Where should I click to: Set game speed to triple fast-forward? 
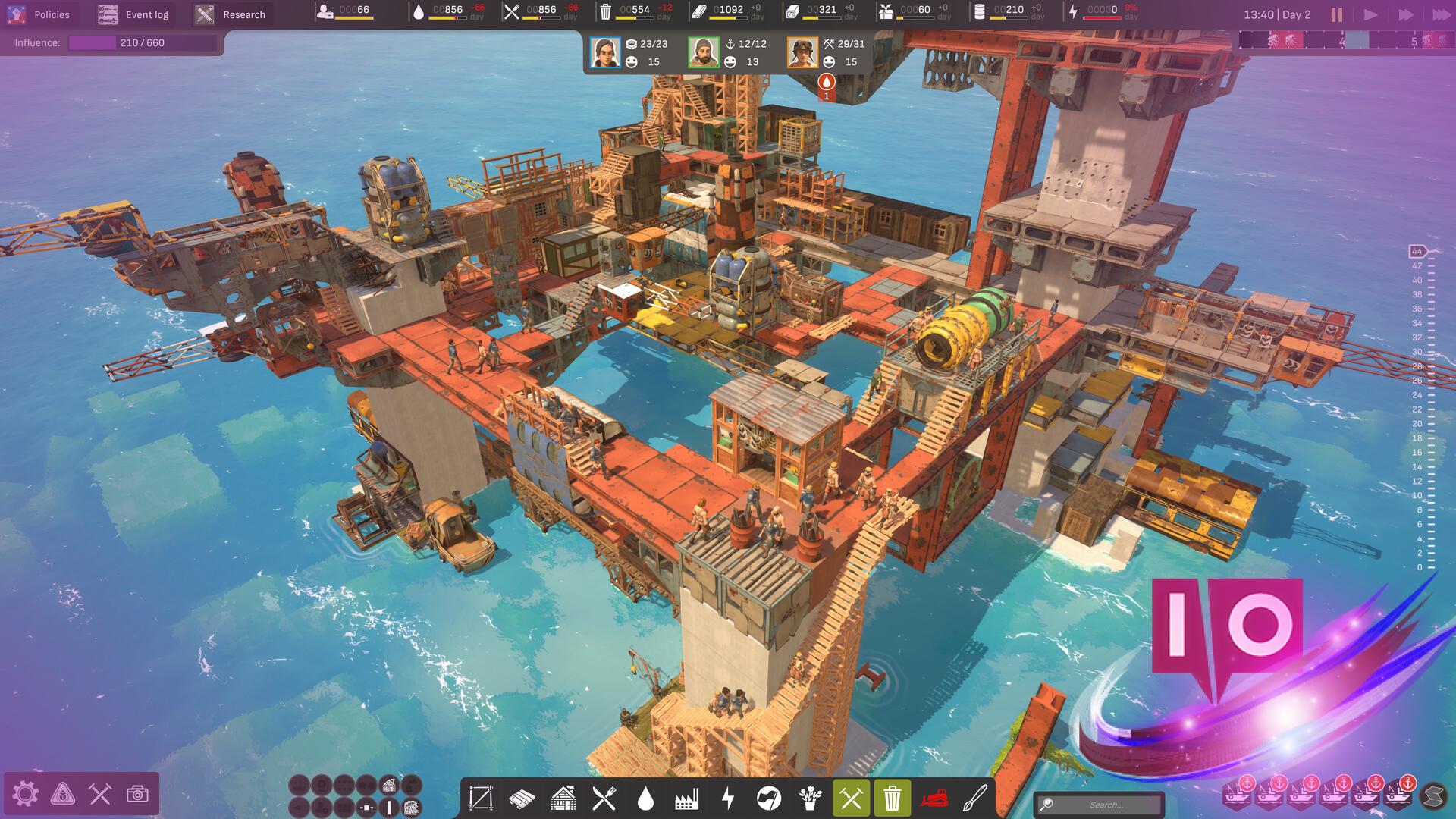[1440, 14]
